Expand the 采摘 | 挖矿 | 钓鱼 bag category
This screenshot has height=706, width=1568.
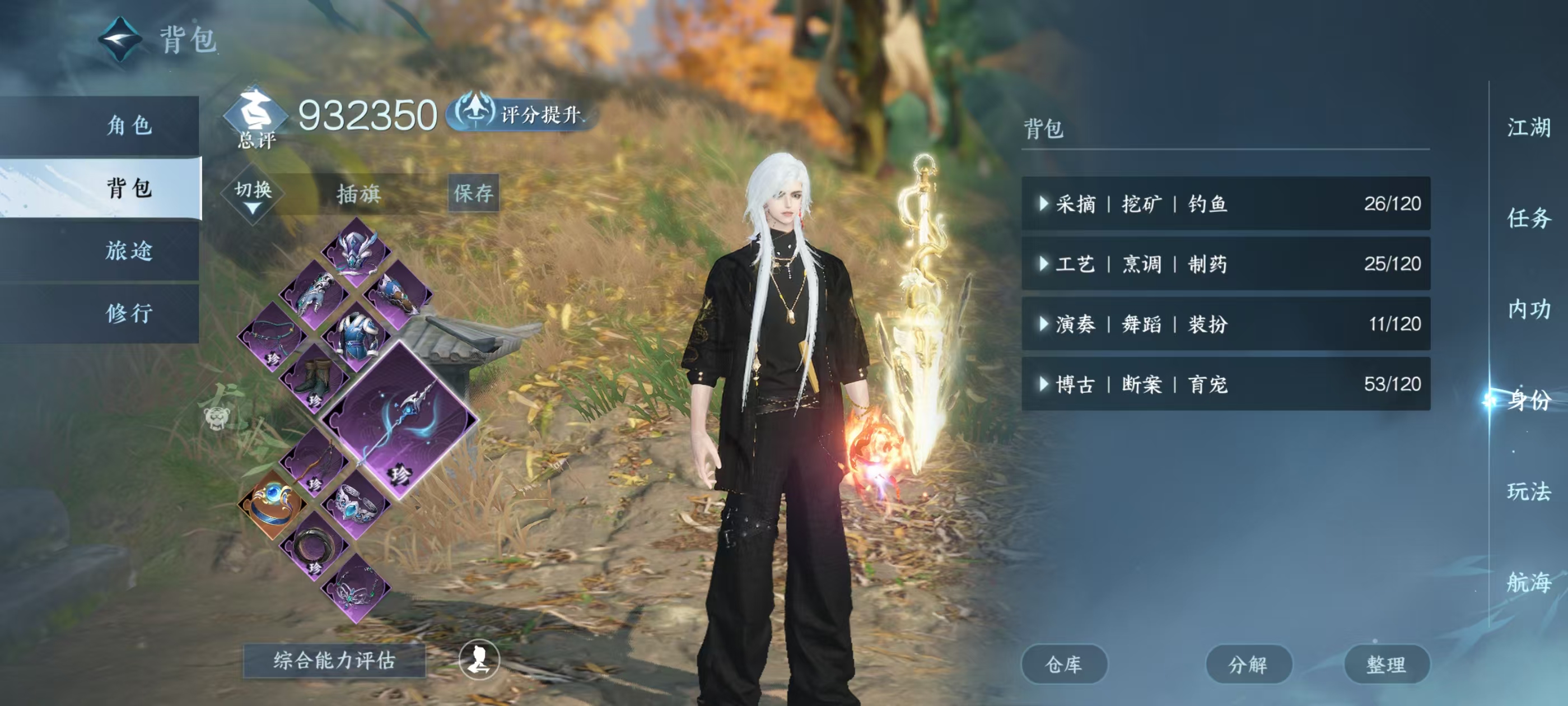(1225, 203)
